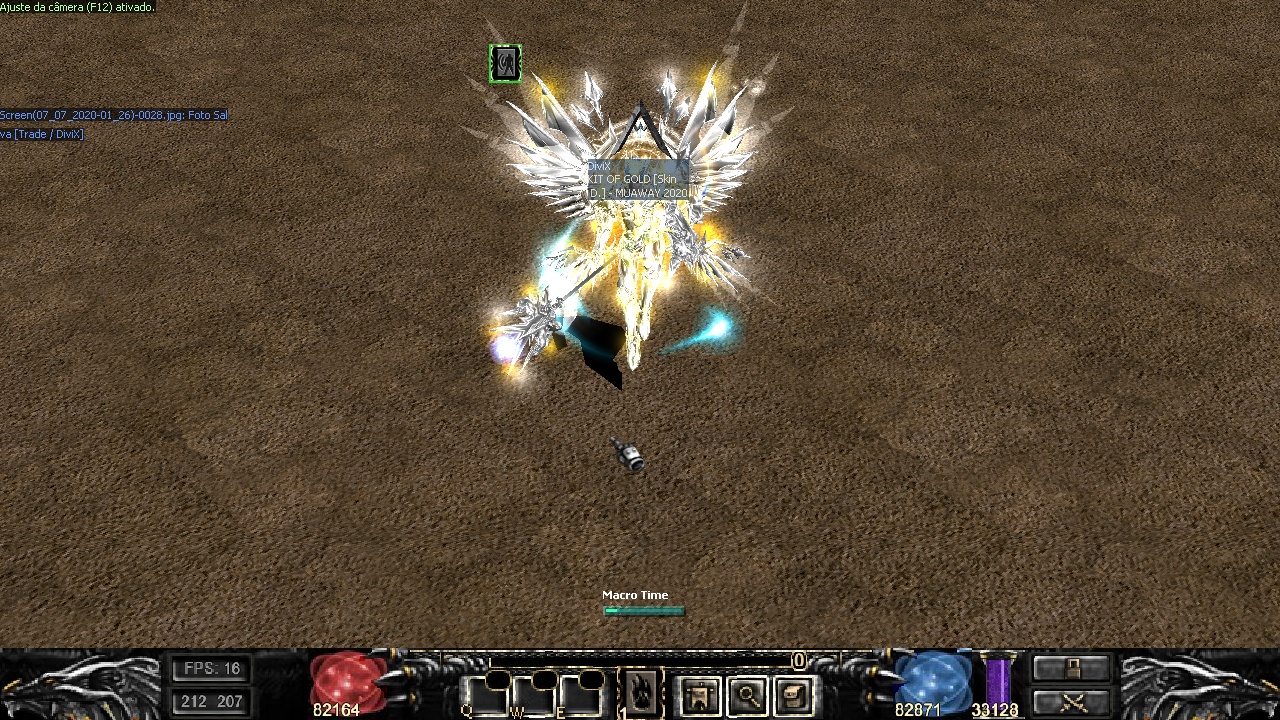The width and height of the screenshot is (1280, 720).
Task: Click the Trade / DiviX chat line
Action: click(42, 134)
